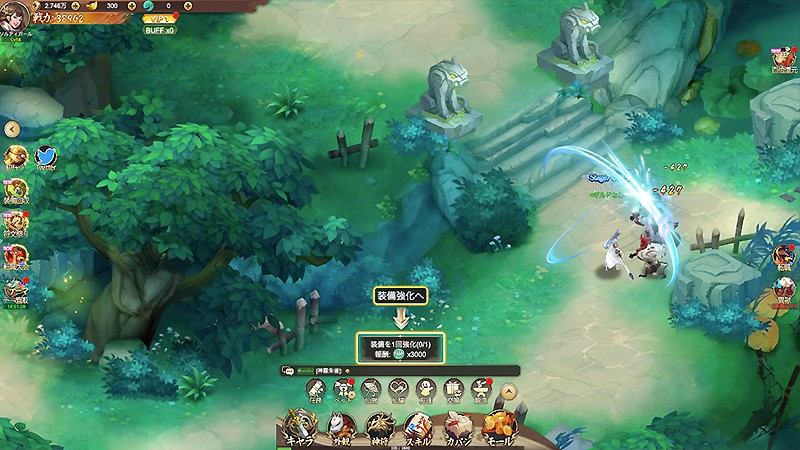Open the 神将 menu
The width and height of the screenshot is (800, 450).
point(380,427)
